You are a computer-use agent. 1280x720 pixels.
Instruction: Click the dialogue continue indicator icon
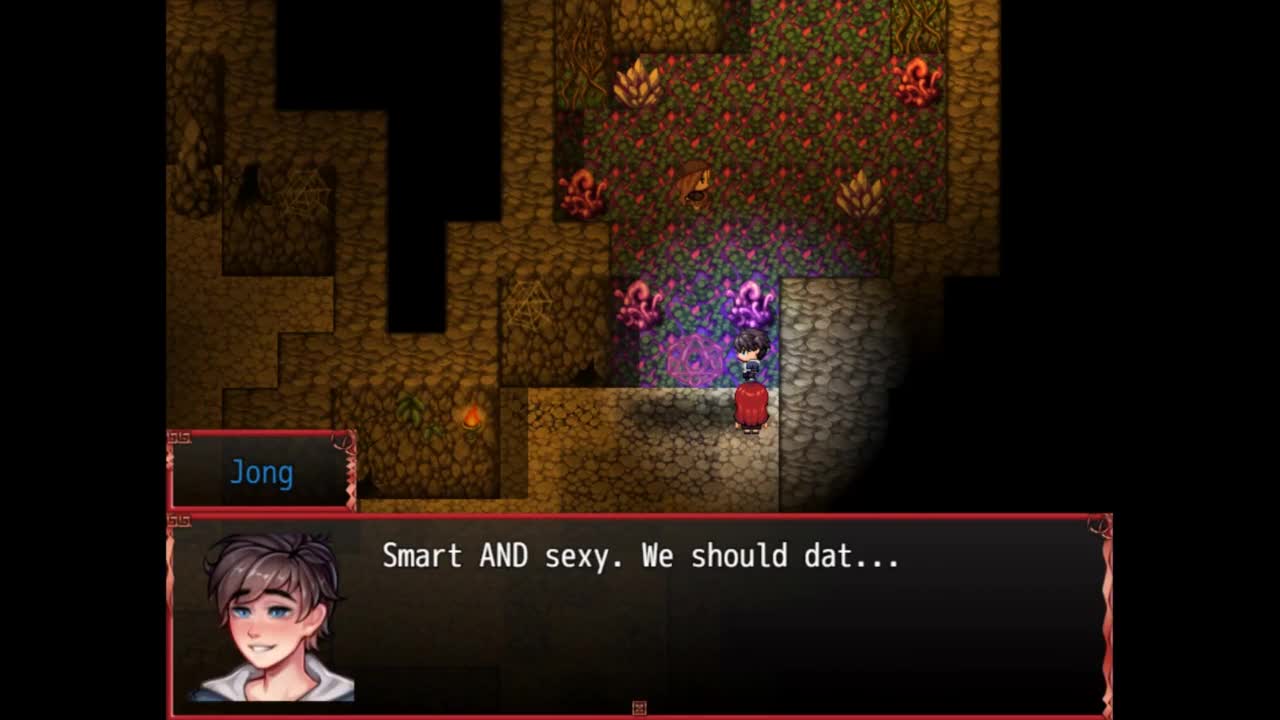[639, 708]
